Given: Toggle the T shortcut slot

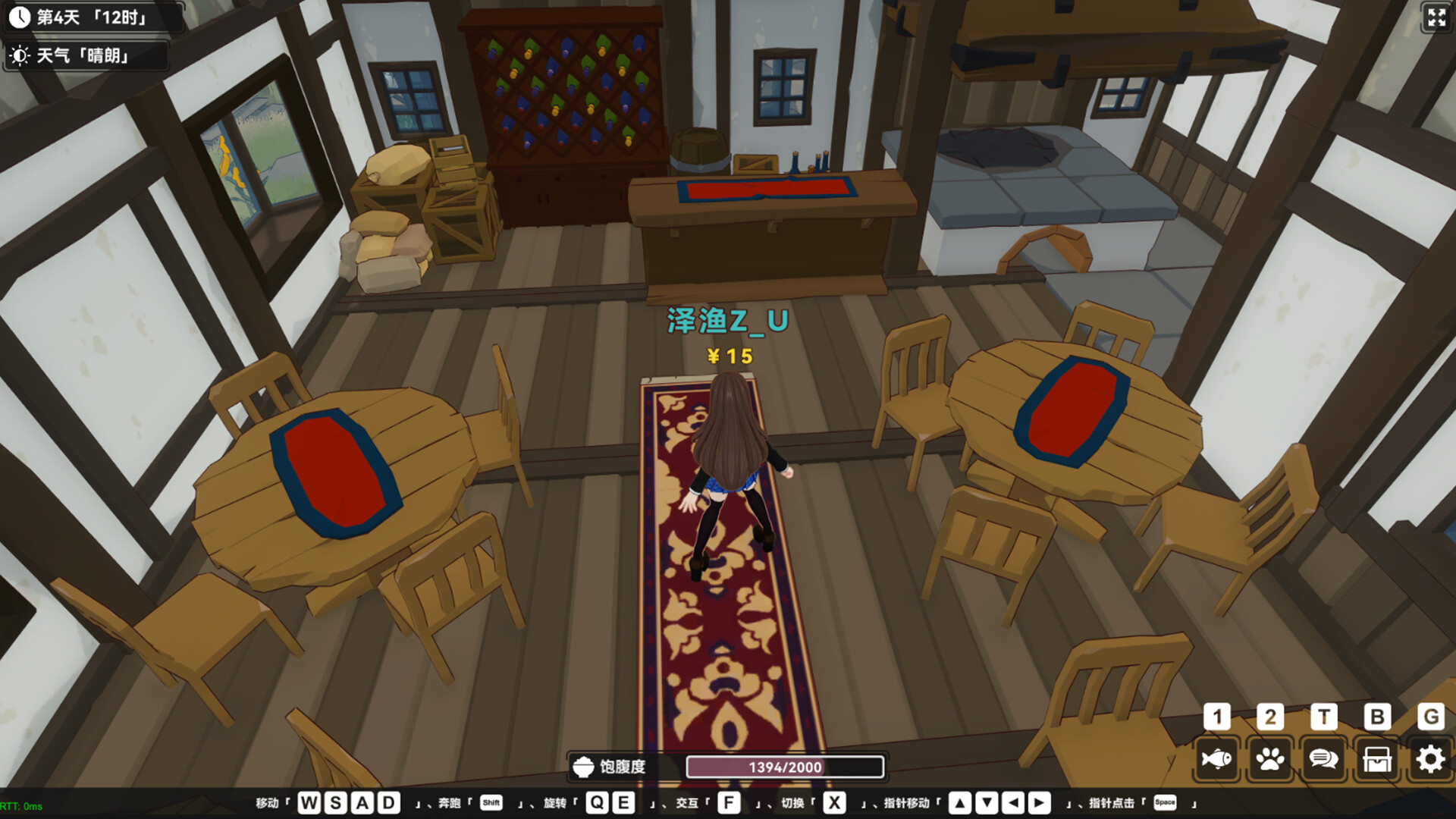Looking at the screenshot, I should (1323, 717).
